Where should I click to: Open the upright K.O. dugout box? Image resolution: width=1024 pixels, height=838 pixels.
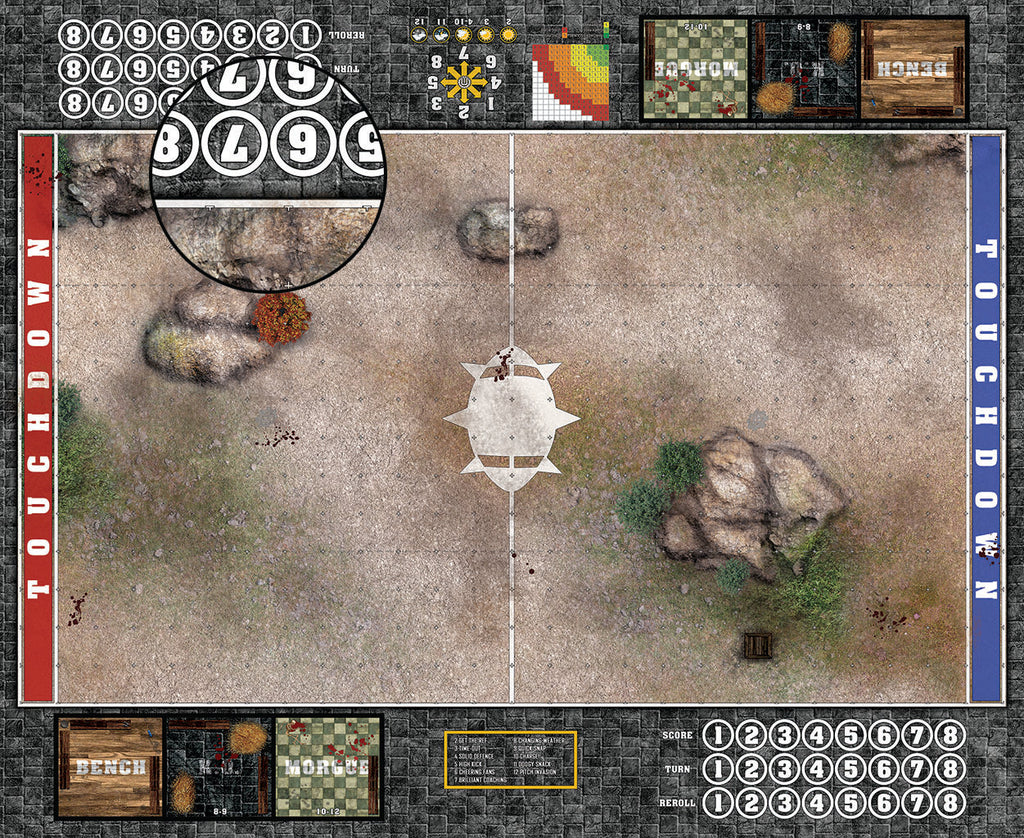218,767
